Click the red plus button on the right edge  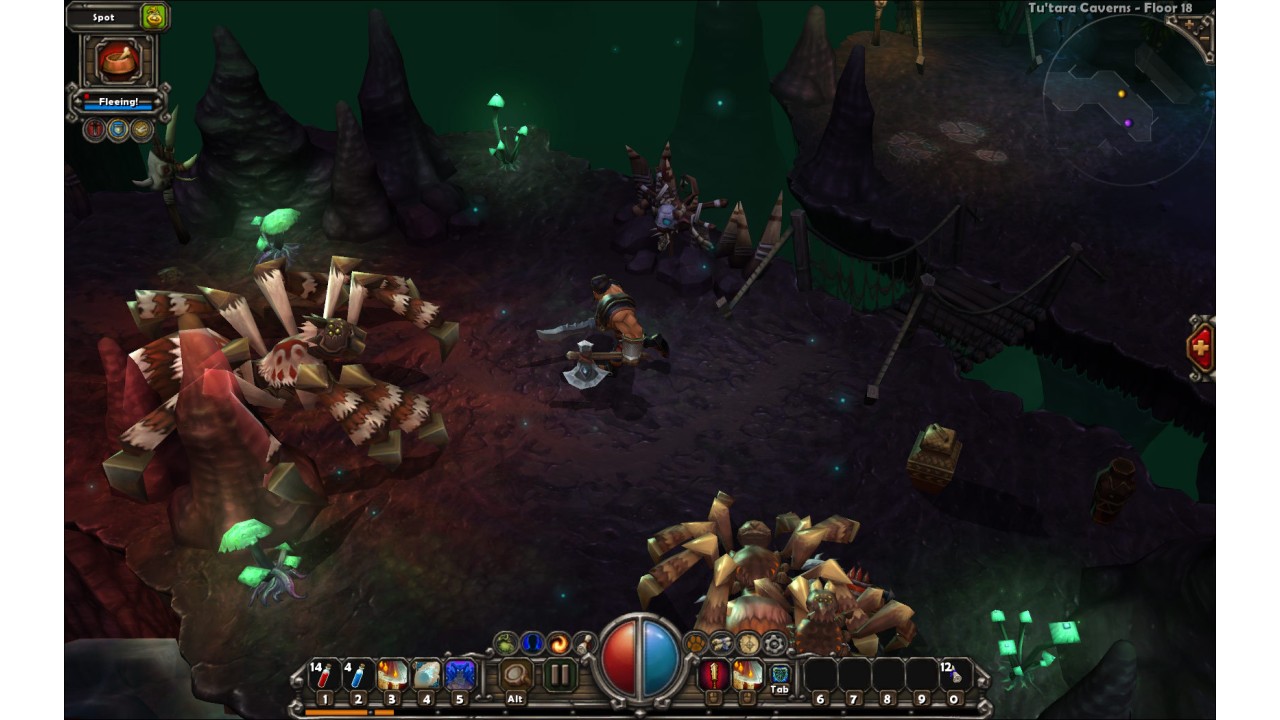[1200, 349]
